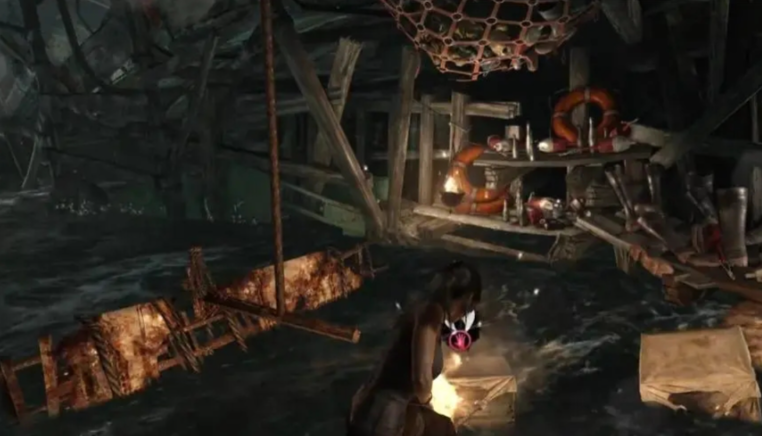762x436 pixels.
Task: Click the red hand interaction icon
Action: 461,339
